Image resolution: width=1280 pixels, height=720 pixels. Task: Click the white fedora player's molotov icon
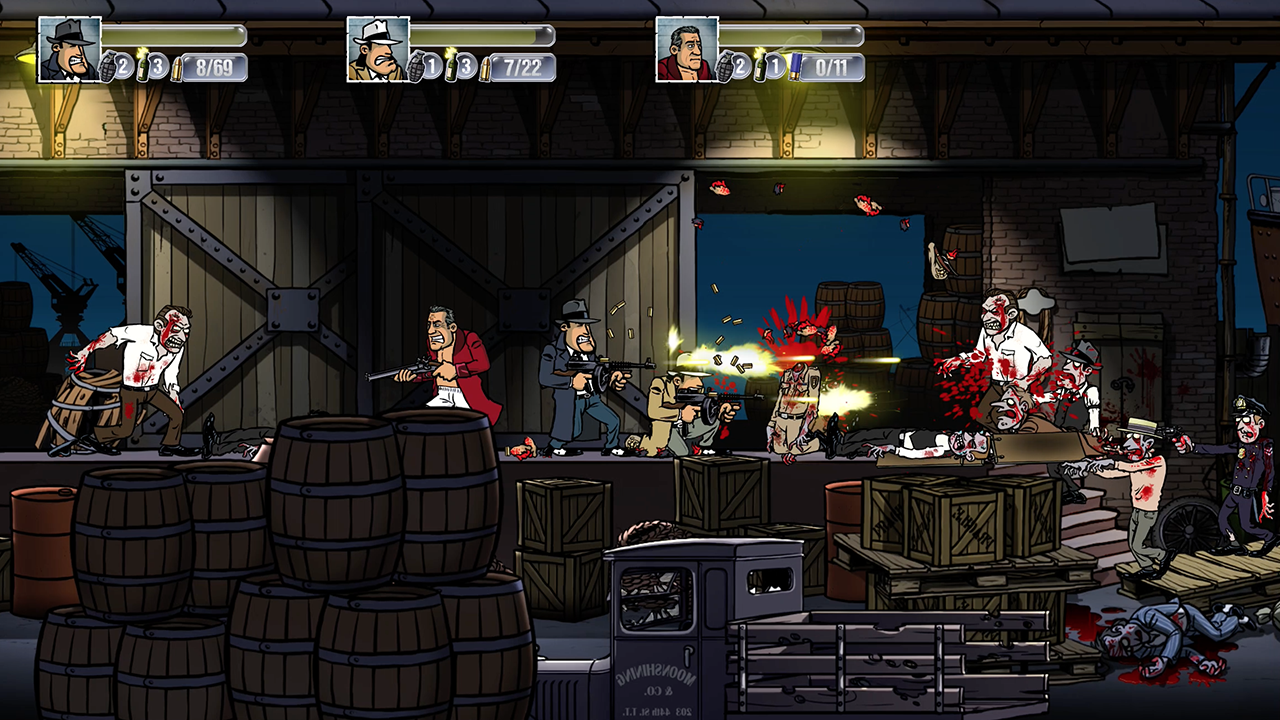click(451, 65)
